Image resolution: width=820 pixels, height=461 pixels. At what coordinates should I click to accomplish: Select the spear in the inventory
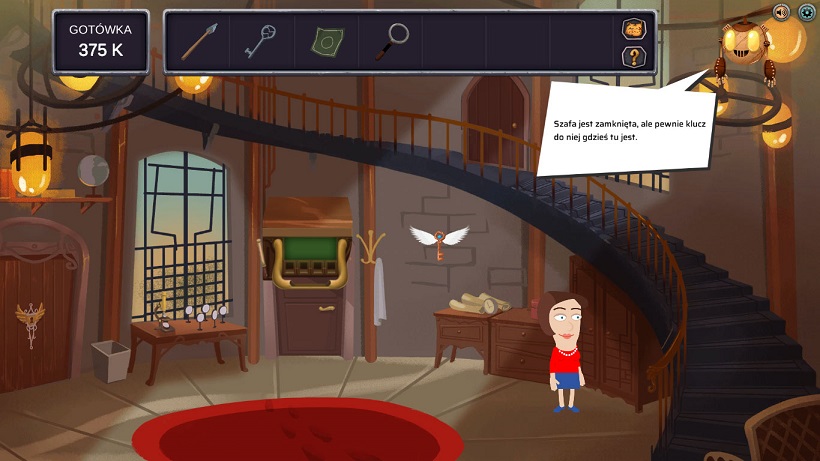tap(197, 42)
